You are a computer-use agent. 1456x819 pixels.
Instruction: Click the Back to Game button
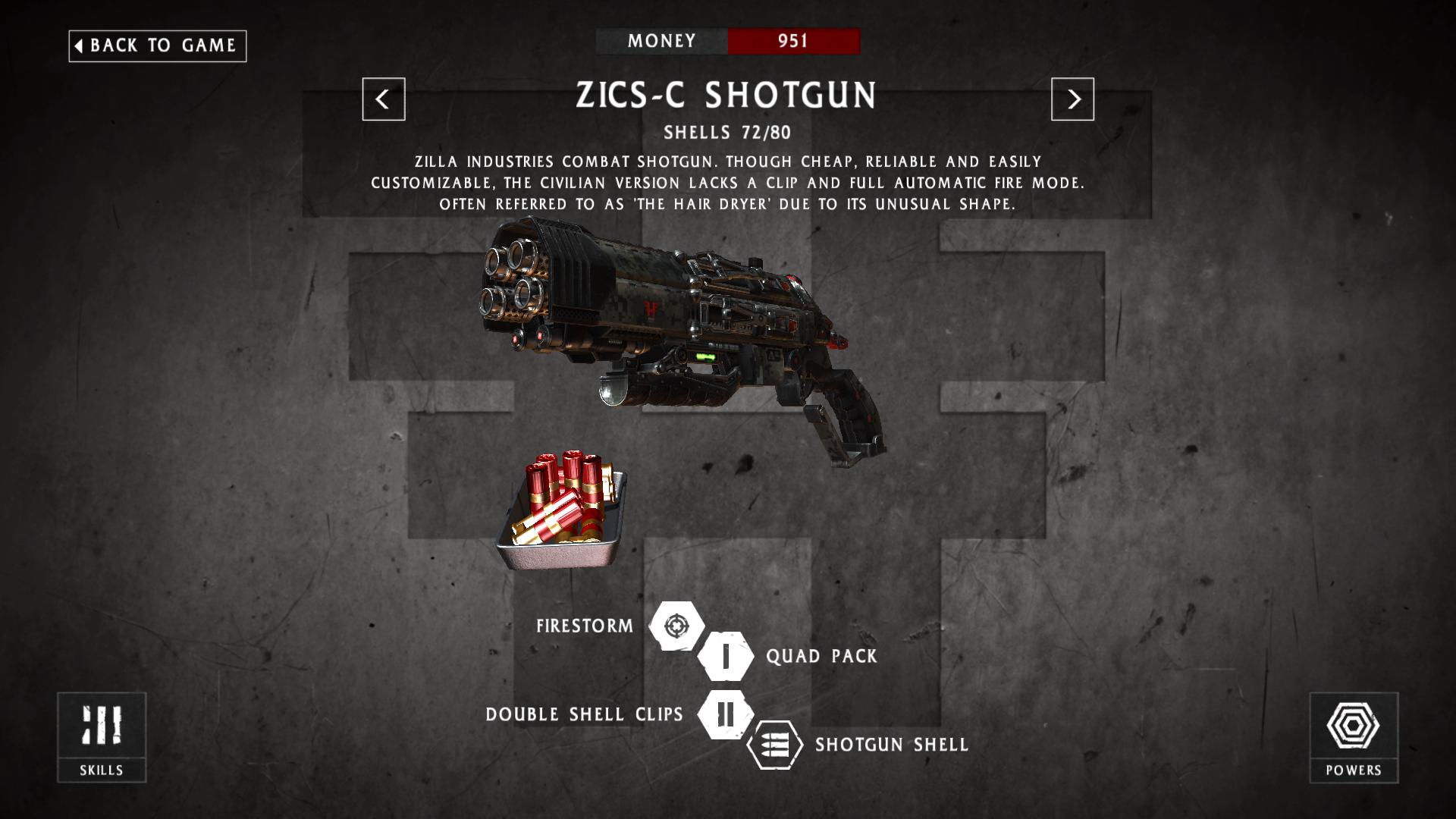pyautogui.click(x=157, y=45)
